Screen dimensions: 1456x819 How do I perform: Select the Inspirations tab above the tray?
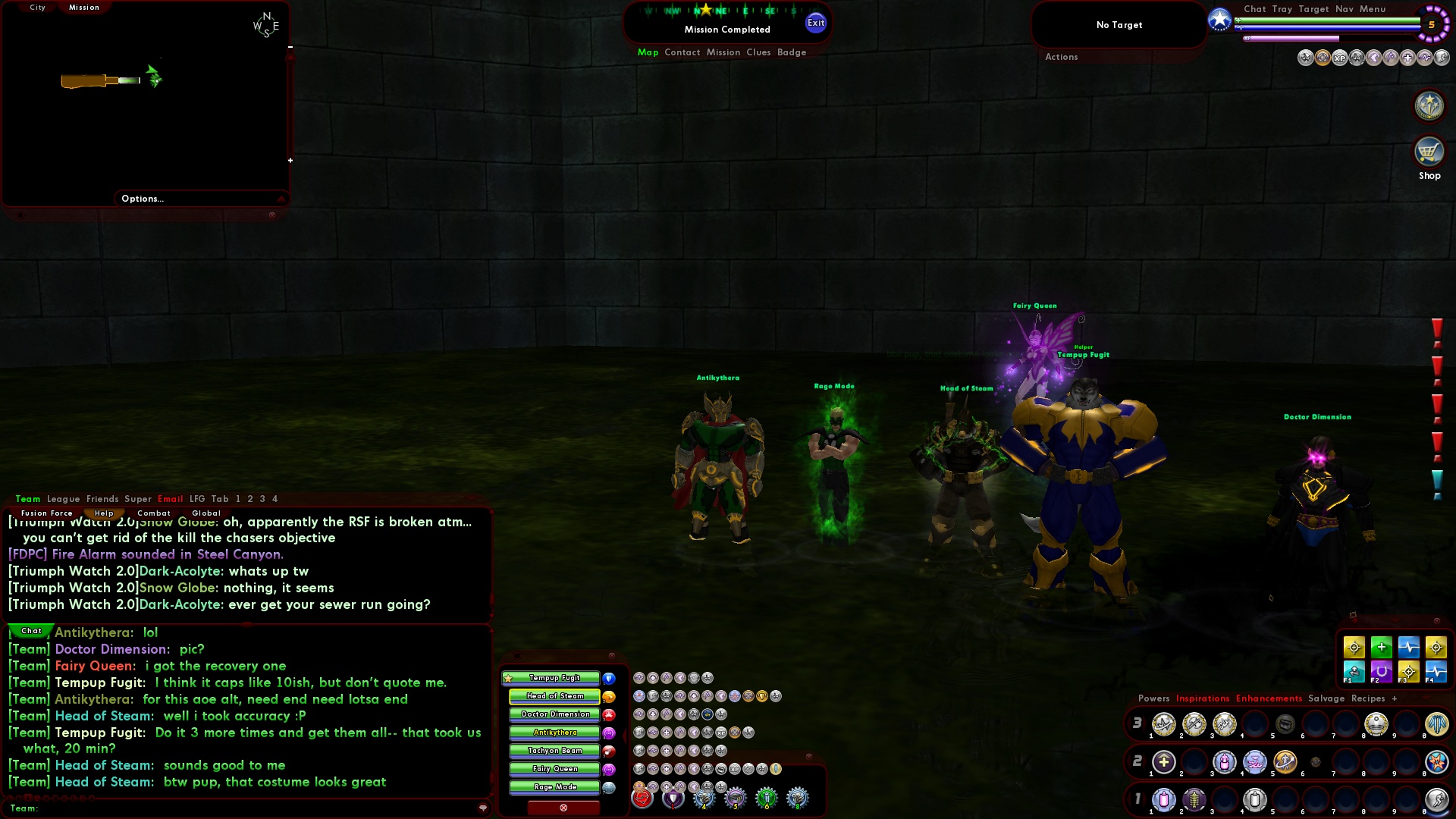pyautogui.click(x=1202, y=698)
